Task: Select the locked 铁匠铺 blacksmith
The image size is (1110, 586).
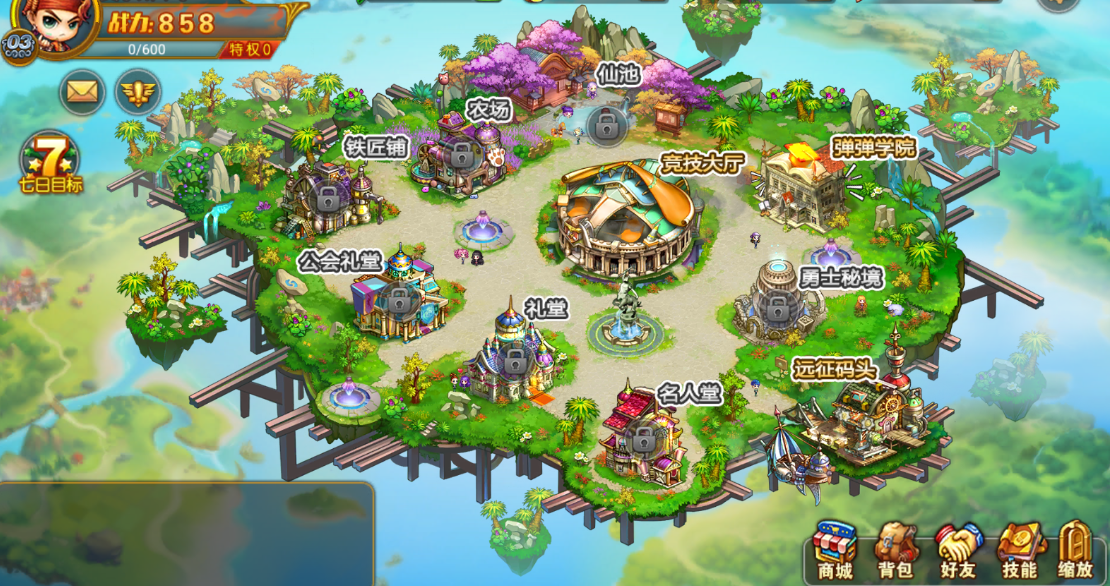Action: click(328, 196)
